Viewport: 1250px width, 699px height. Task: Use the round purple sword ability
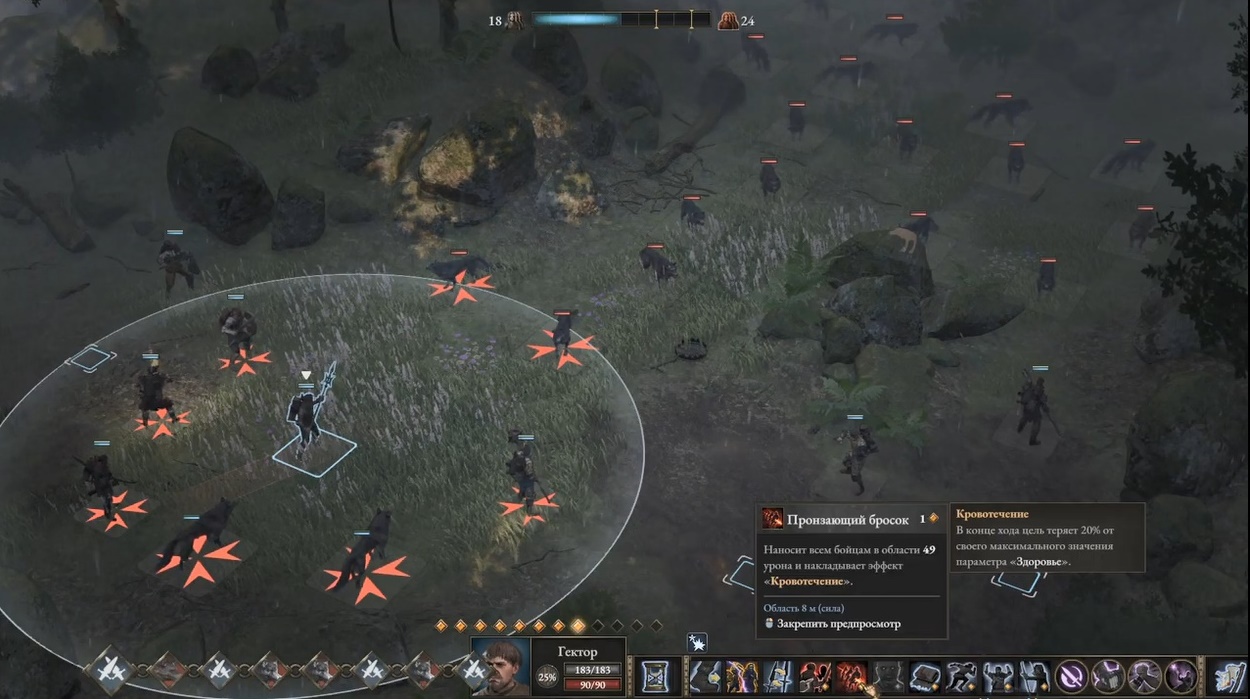tap(1071, 677)
